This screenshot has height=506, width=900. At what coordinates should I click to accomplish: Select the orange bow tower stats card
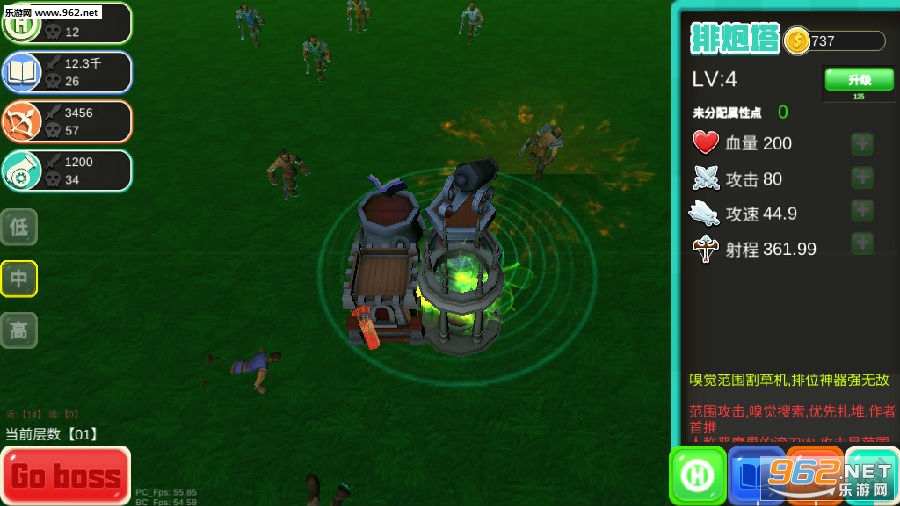(x=66, y=121)
